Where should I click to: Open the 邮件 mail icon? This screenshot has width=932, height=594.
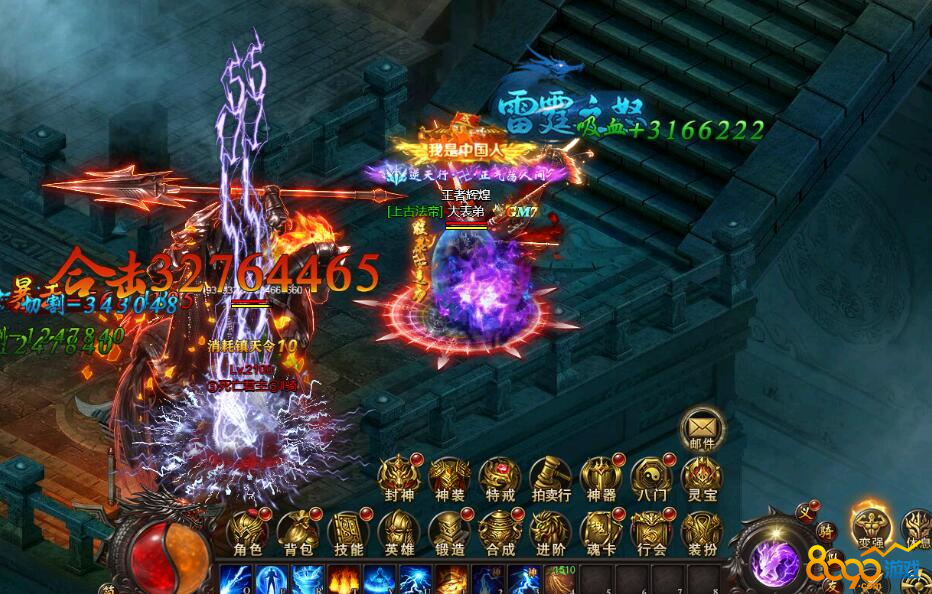(x=700, y=426)
